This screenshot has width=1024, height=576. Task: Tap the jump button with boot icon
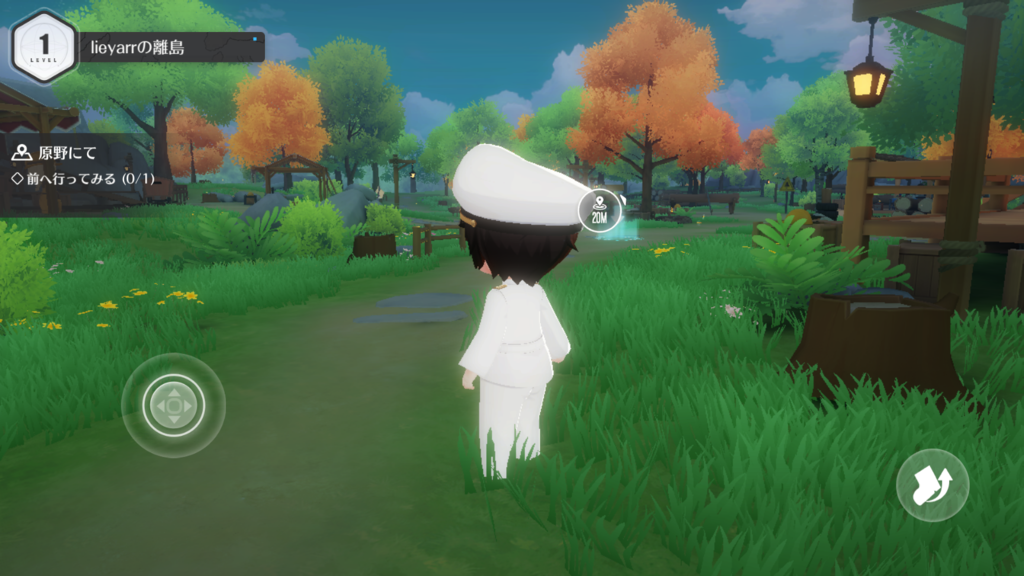tap(932, 485)
